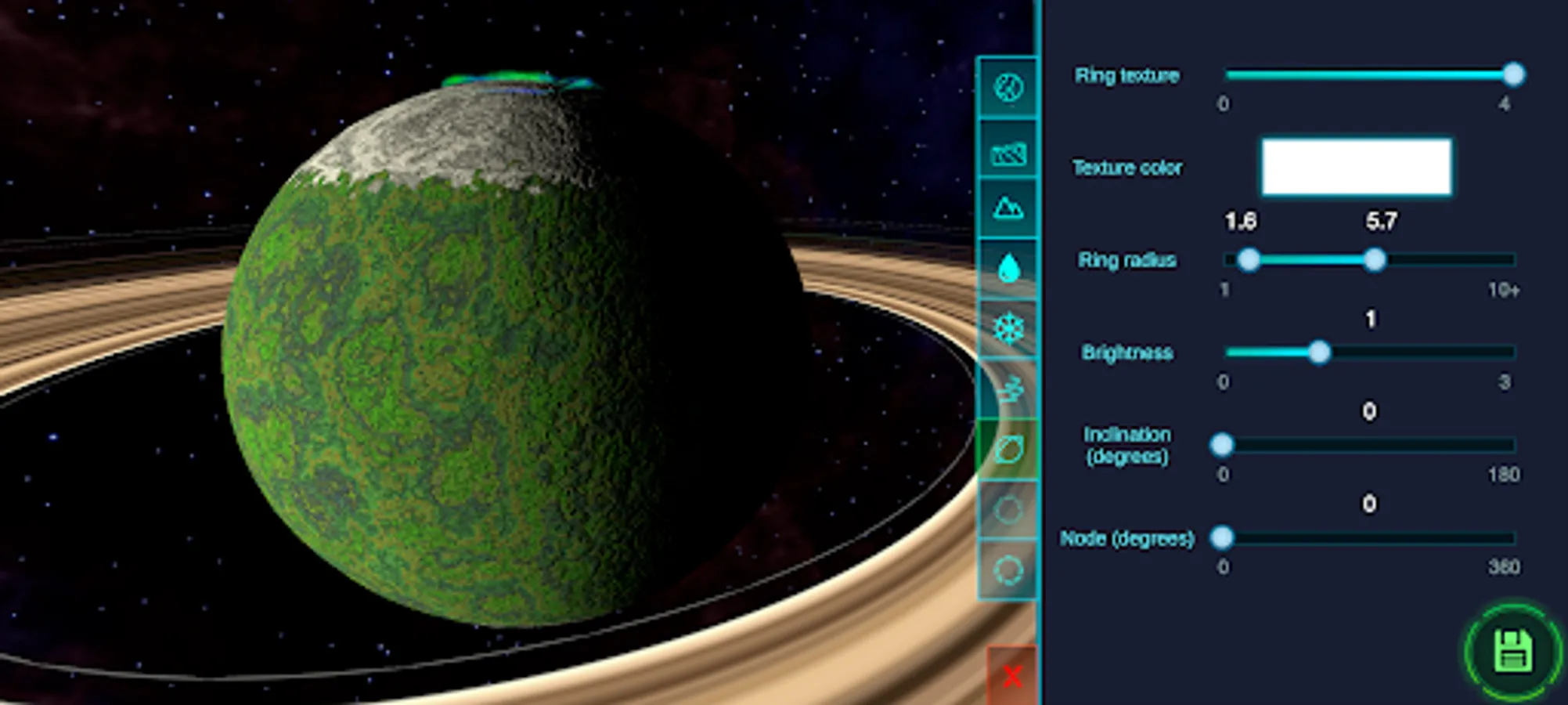
Task: Select the rotation orbit icon at sidebar bottom
Action: (x=1008, y=566)
